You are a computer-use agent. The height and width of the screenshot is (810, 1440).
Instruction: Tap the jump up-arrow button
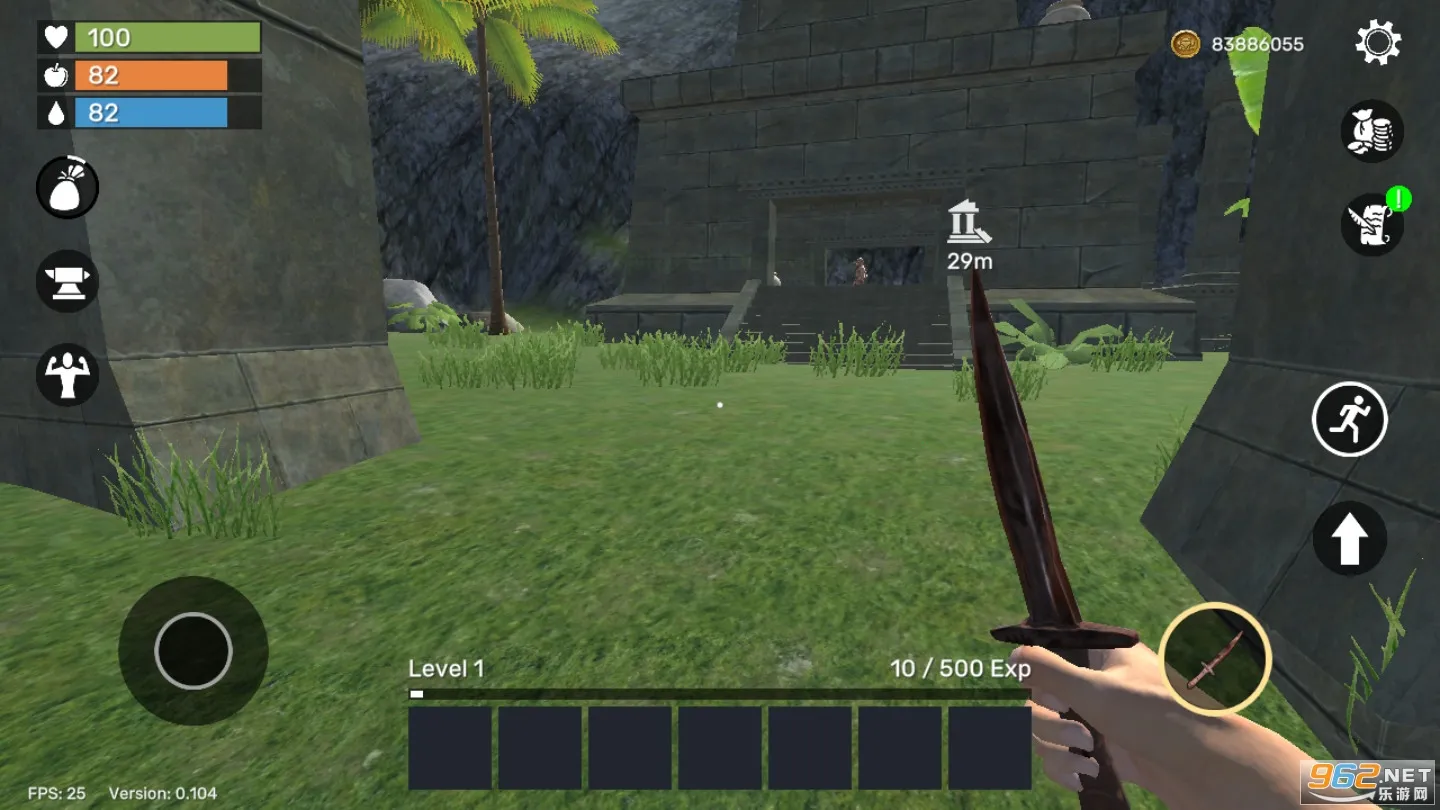point(1349,539)
